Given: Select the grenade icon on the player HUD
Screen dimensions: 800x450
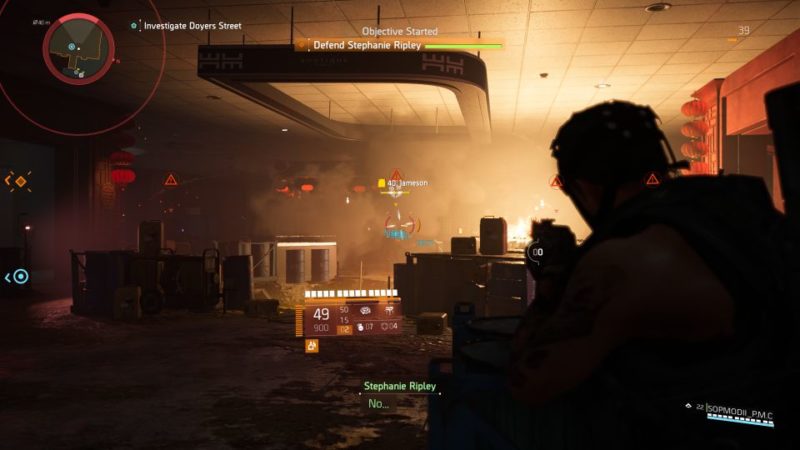Looking at the screenshot, I should click(x=361, y=326).
